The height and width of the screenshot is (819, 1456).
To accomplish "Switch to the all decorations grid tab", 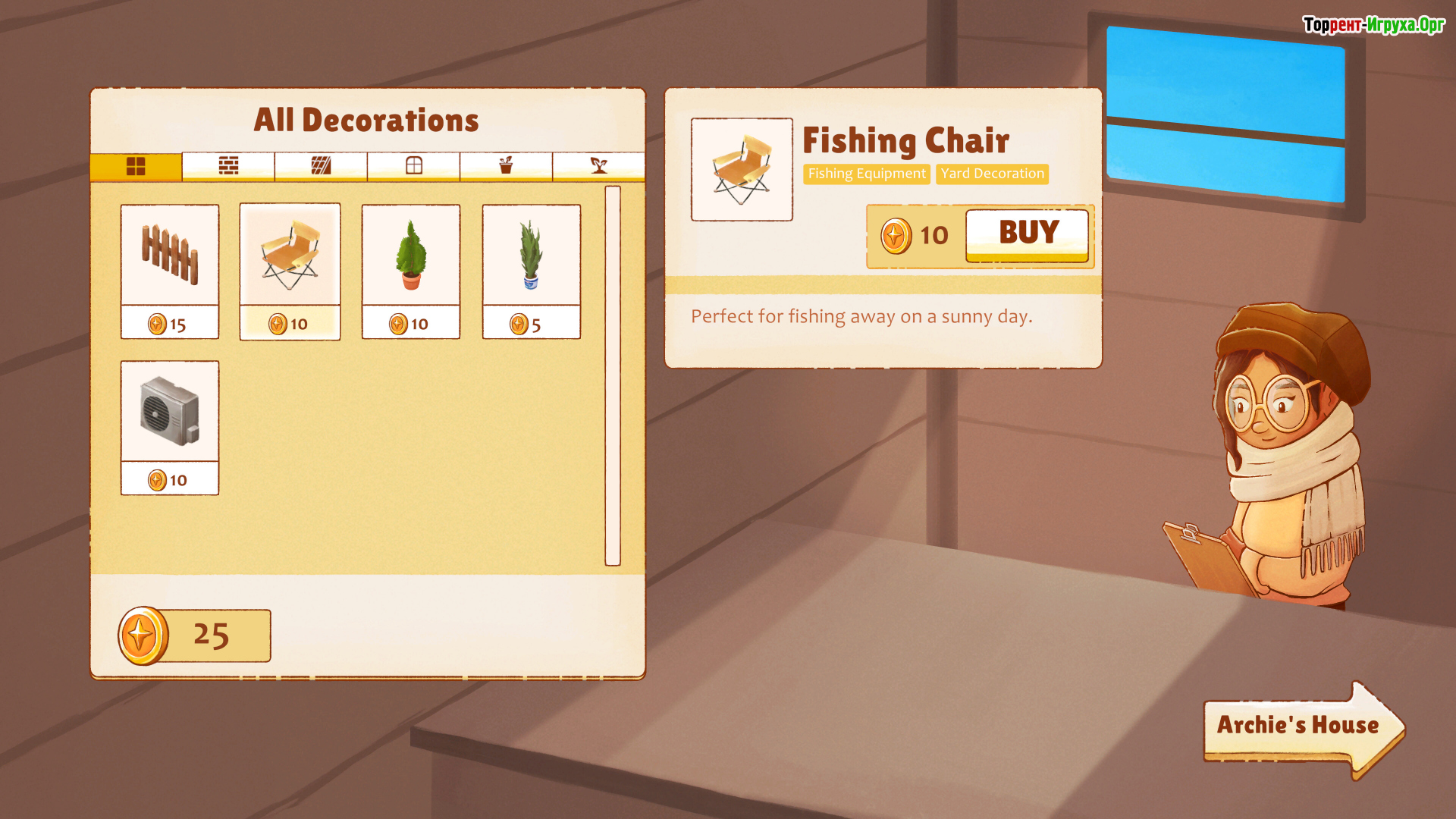I will (x=136, y=166).
